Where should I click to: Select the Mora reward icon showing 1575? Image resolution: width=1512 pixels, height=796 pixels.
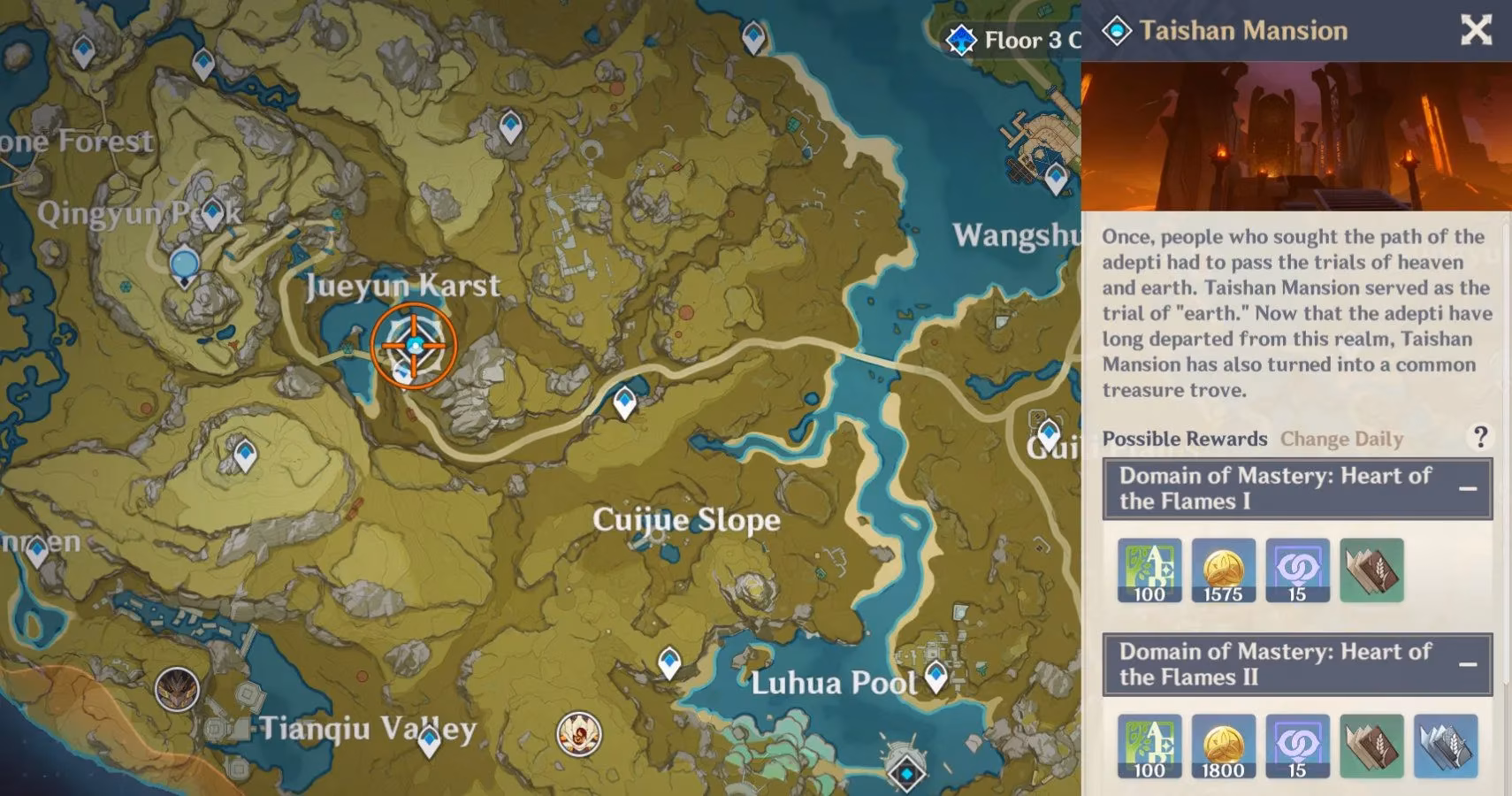(1224, 570)
